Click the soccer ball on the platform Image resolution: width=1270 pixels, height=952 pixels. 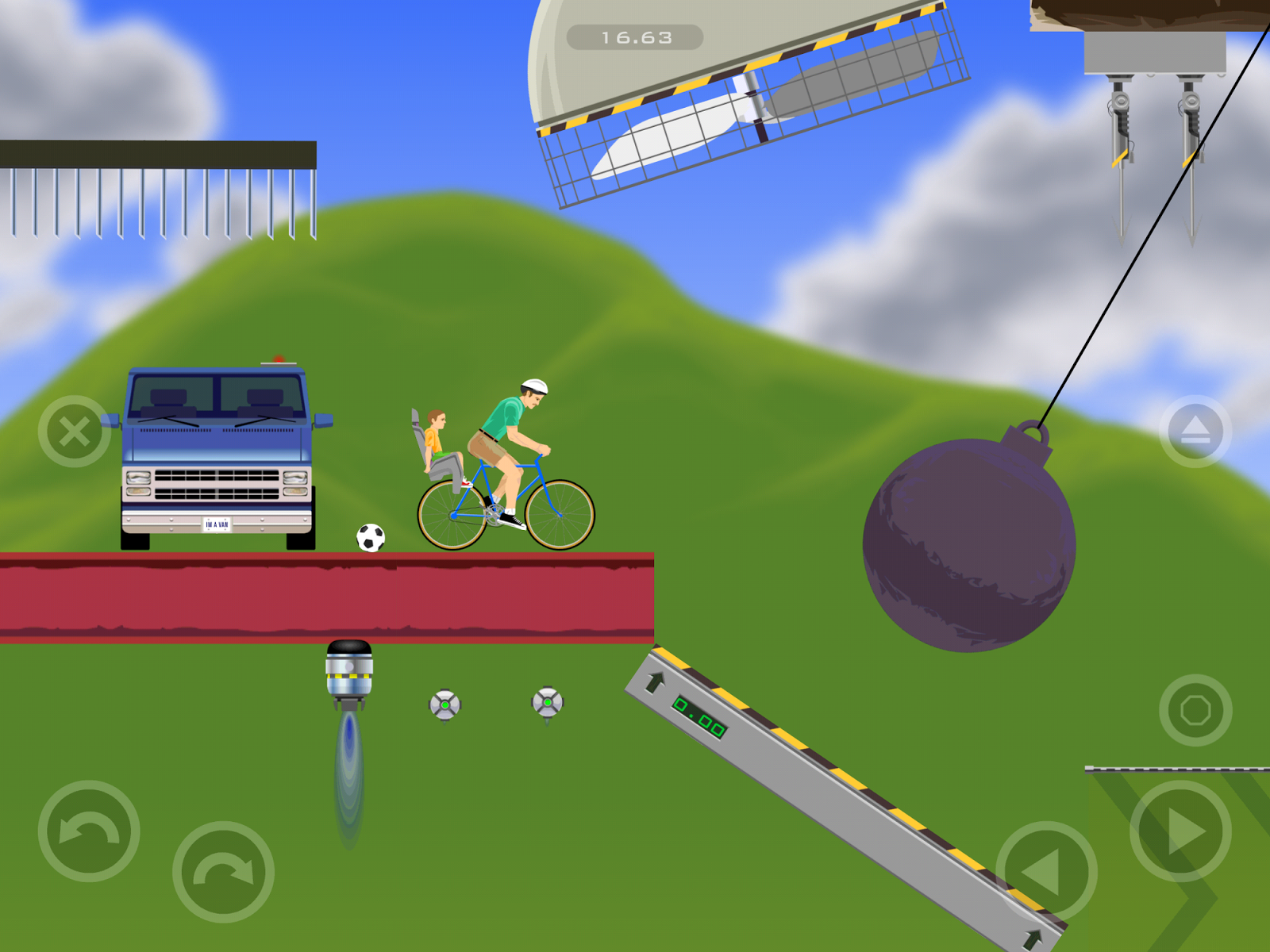tap(371, 536)
